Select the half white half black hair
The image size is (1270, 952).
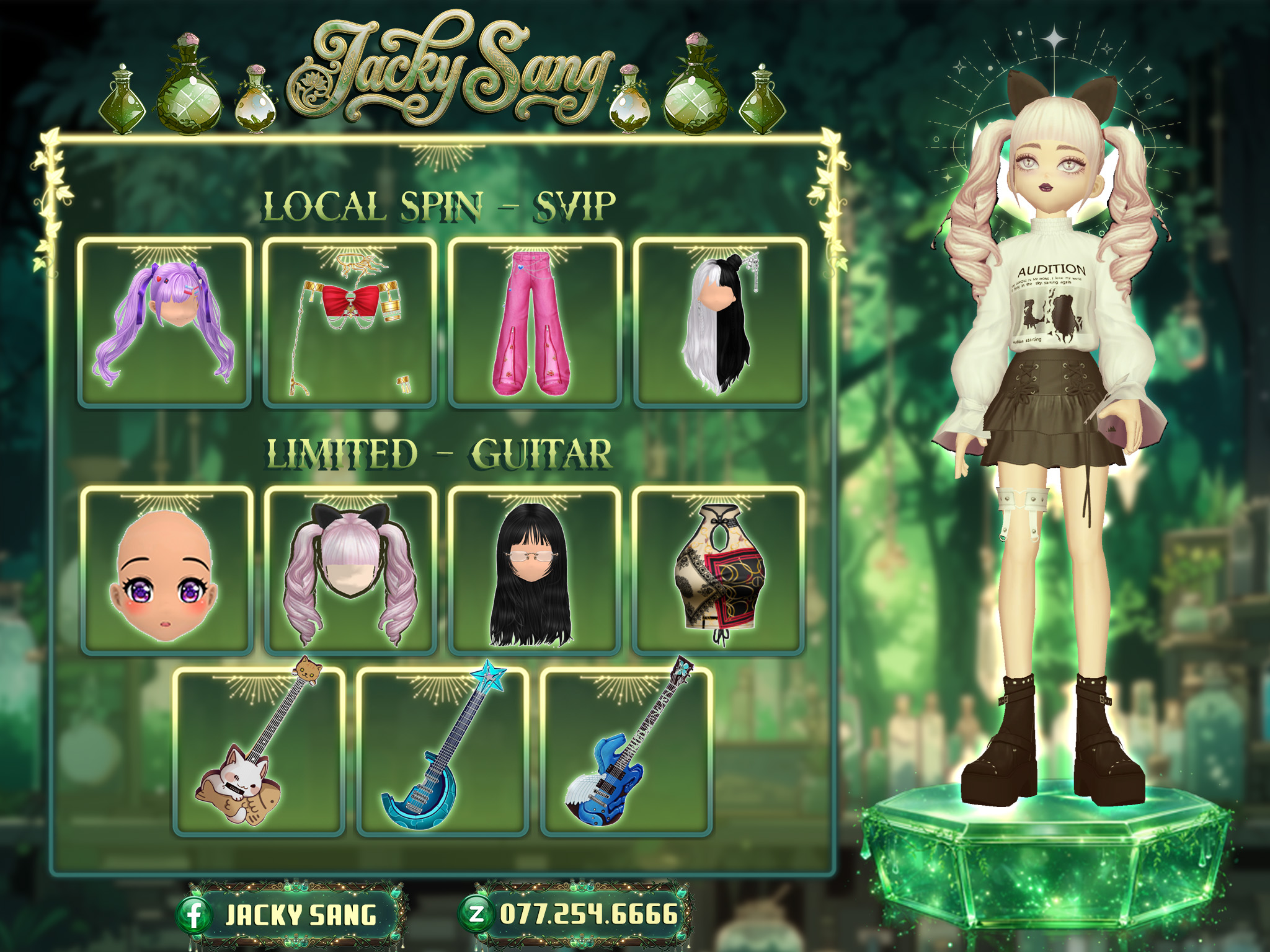pyautogui.click(x=720, y=322)
